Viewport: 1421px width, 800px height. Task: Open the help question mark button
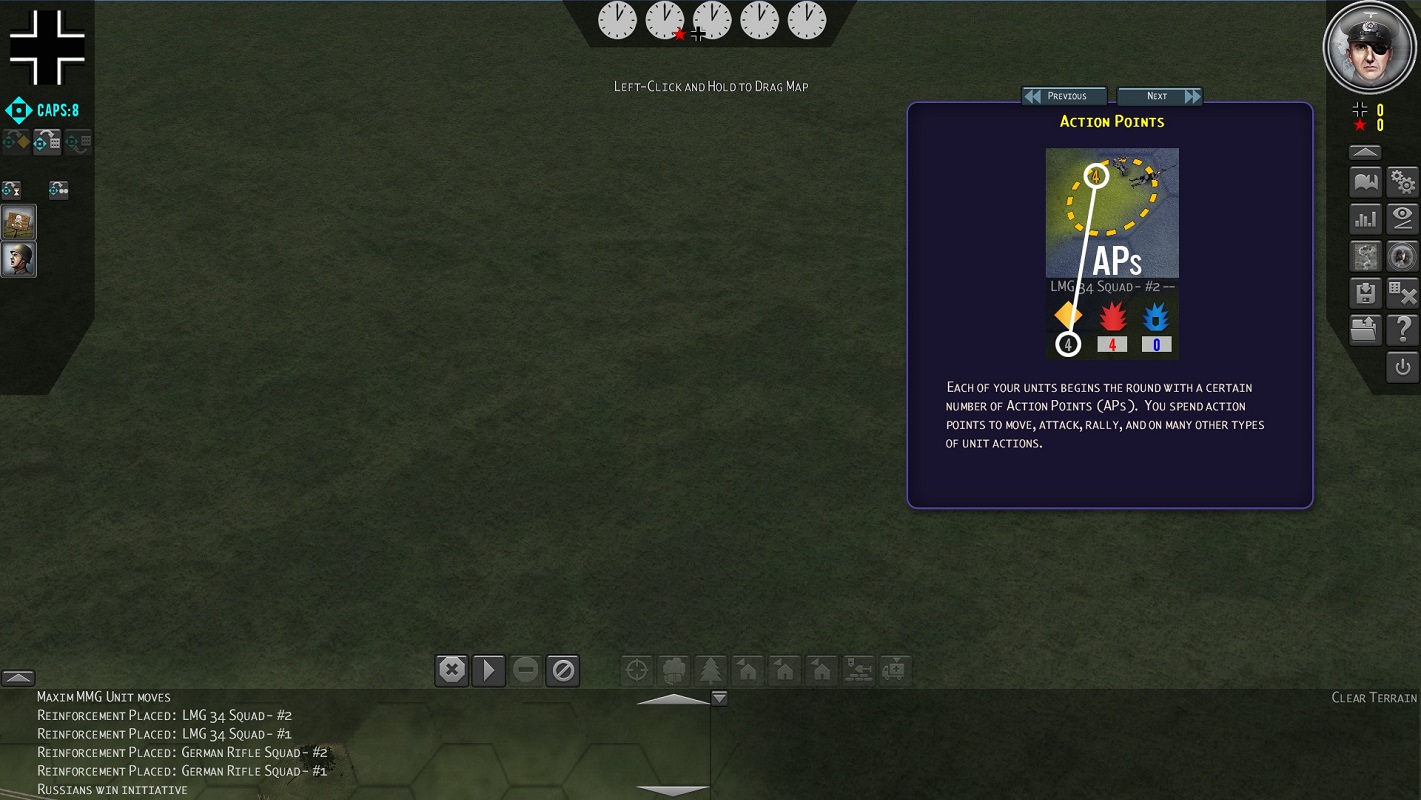point(1403,329)
